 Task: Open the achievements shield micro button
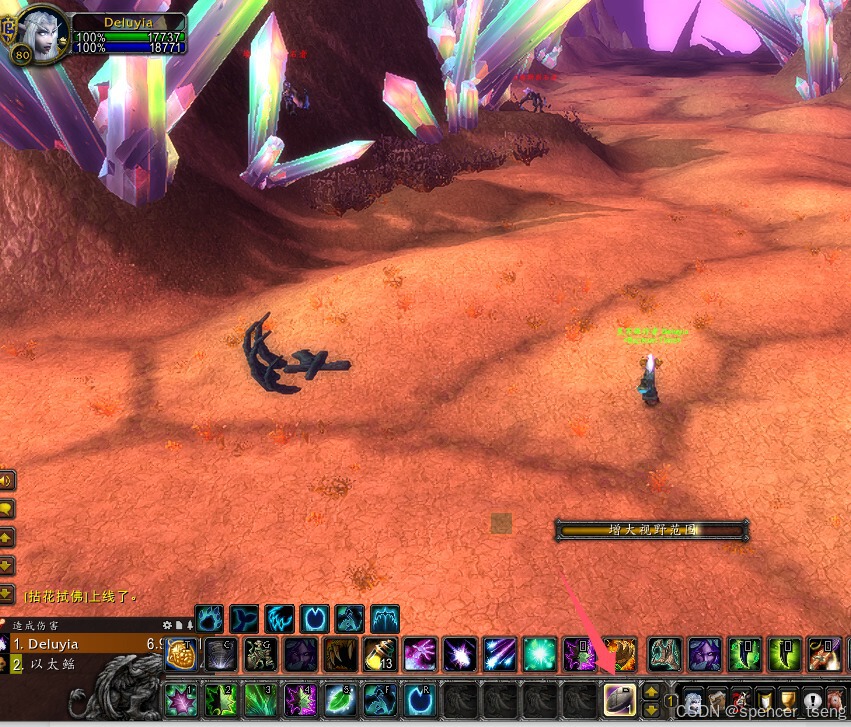click(763, 697)
